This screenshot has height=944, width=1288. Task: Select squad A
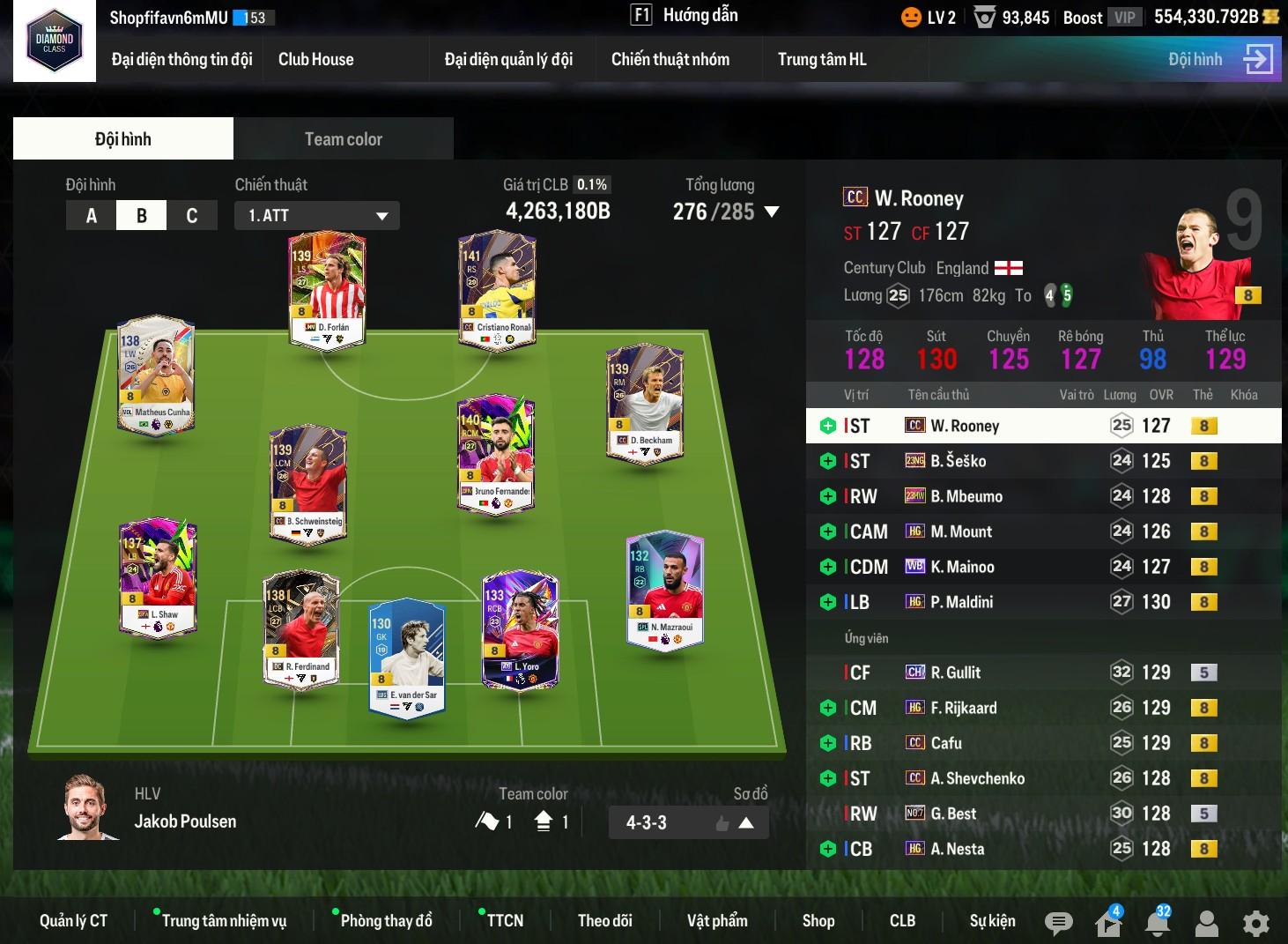[92, 216]
